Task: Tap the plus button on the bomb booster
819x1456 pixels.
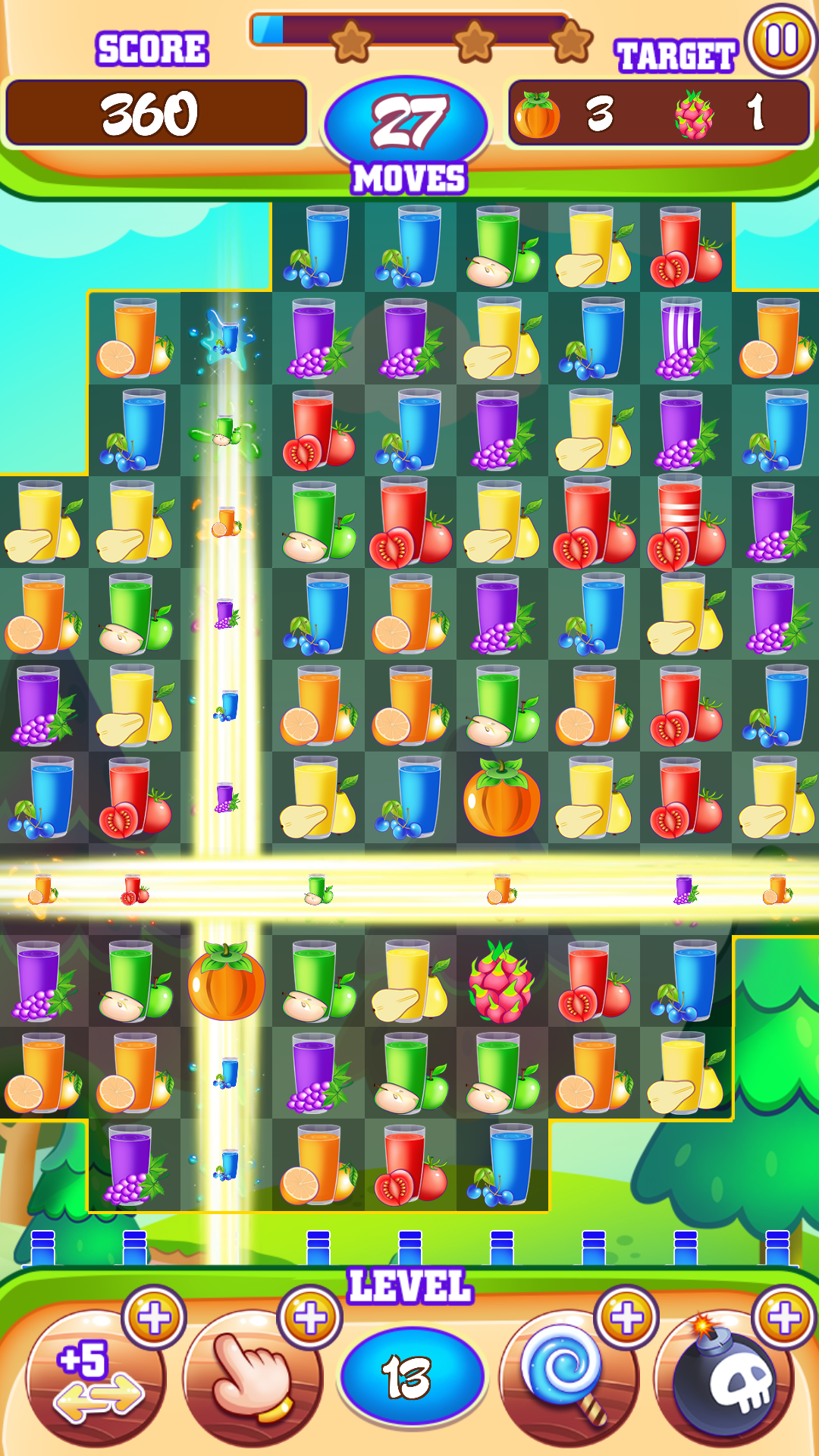Action: (783, 1318)
